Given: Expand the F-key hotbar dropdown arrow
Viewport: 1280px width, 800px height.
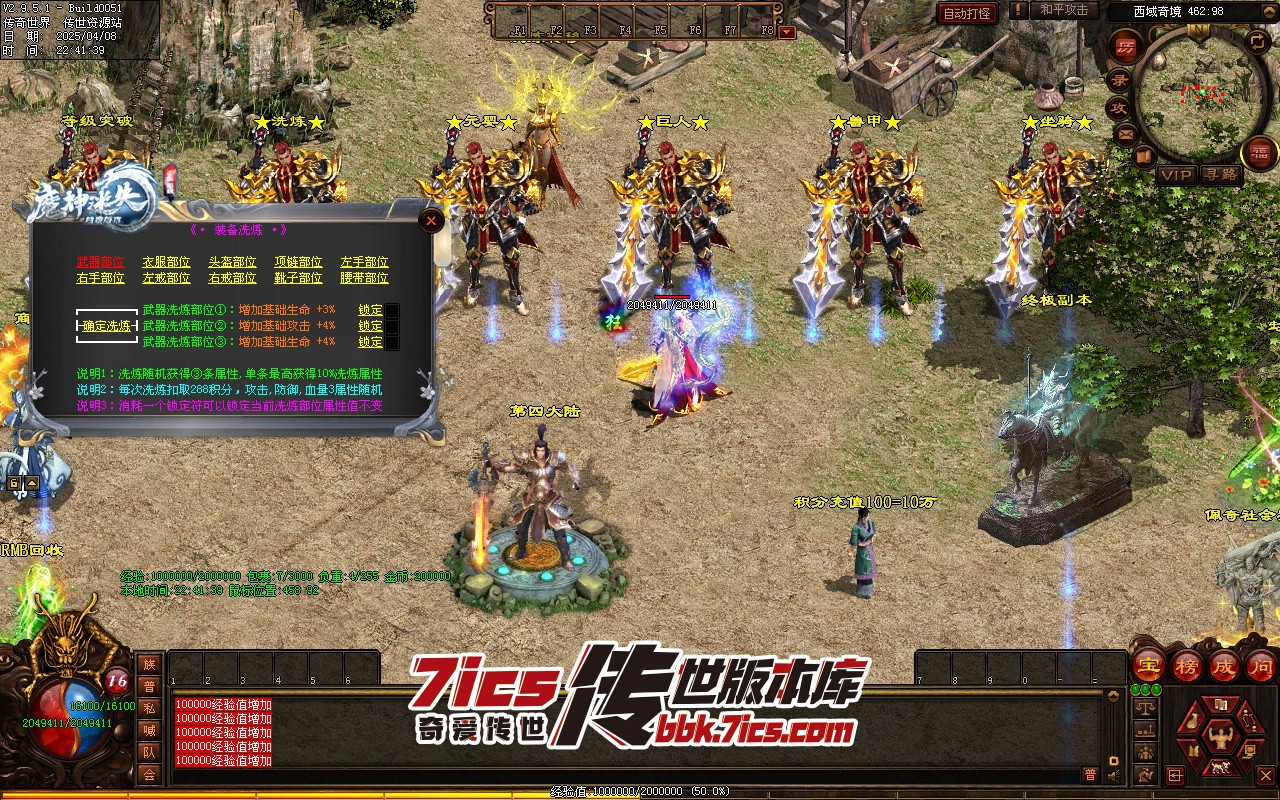Looking at the screenshot, I should click(787, 31).
